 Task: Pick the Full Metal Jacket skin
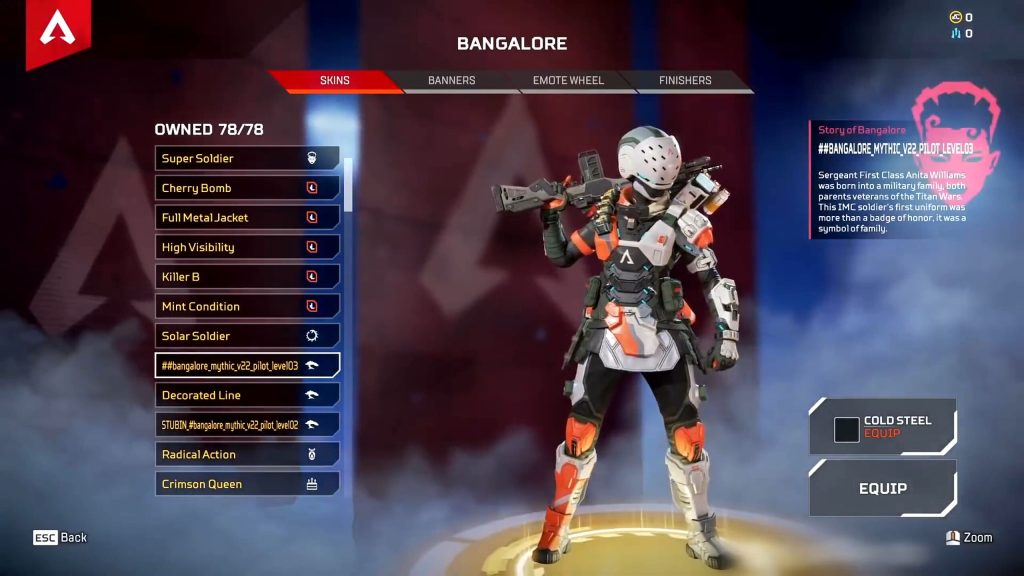[x=247, y=217]
